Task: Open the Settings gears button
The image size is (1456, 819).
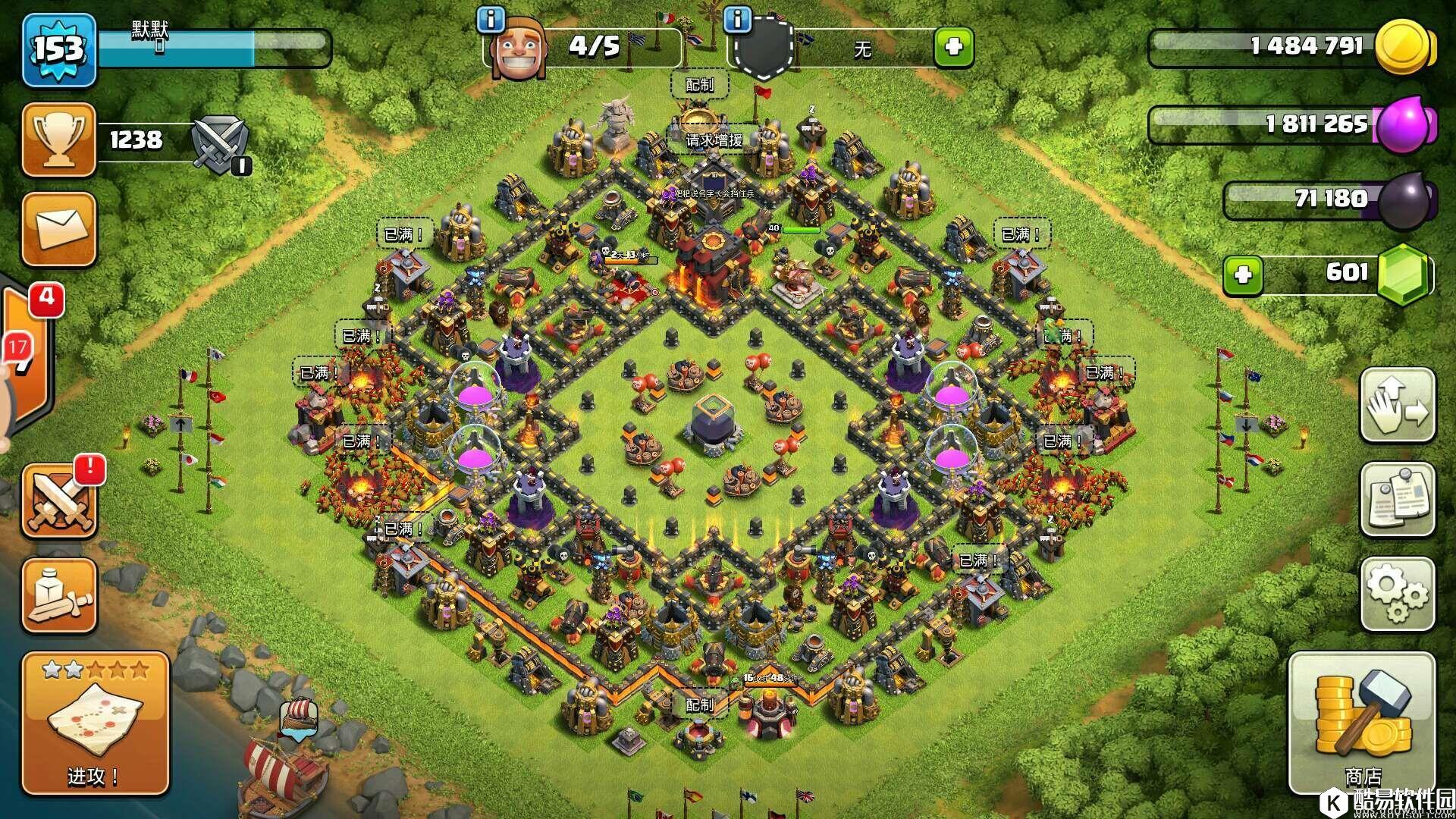Action: pos(1397,595)
